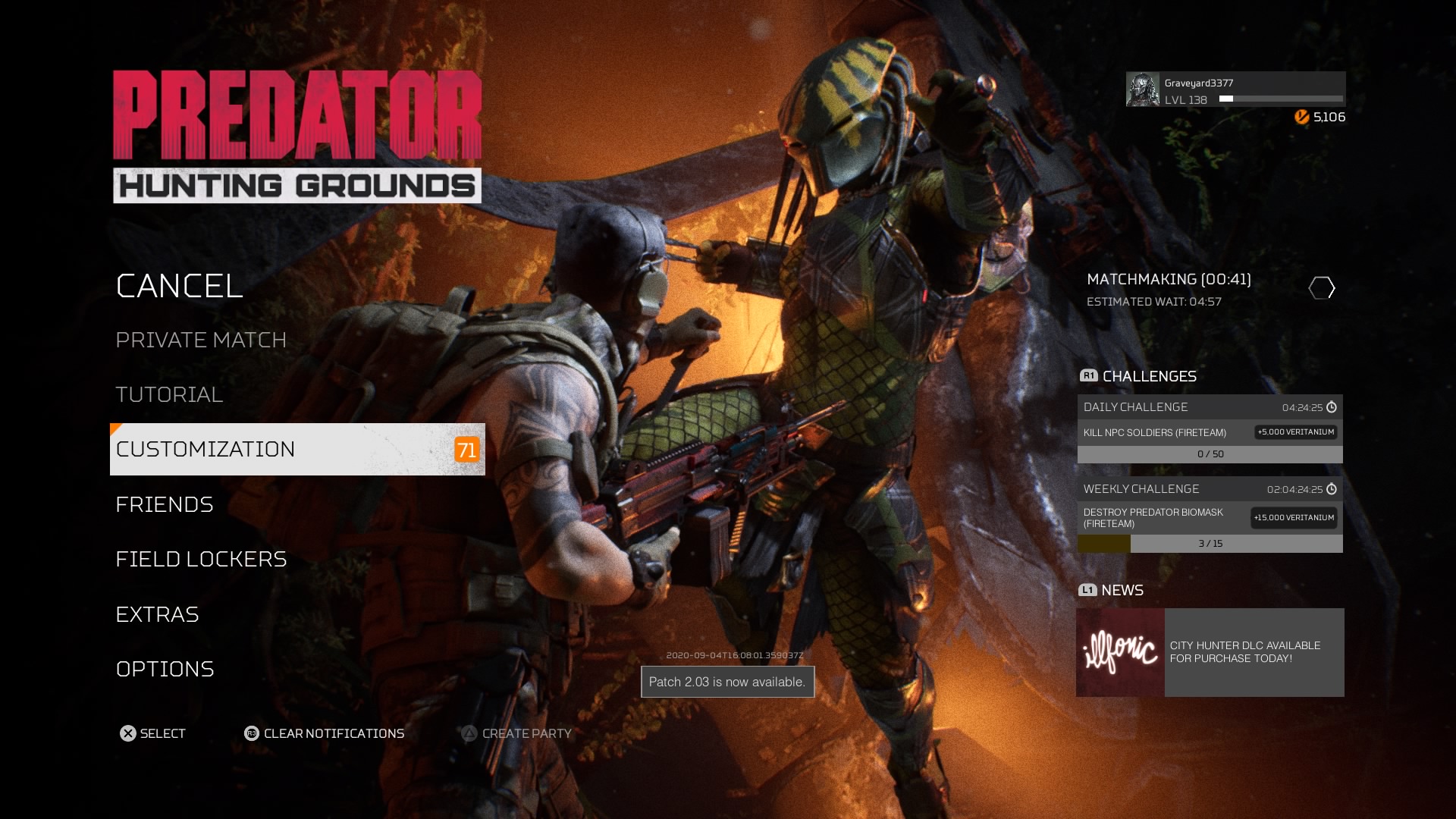This screenshot has height=819, width=1456.
Task: Go to the Friends menu
Action: [x=165, y=504]
